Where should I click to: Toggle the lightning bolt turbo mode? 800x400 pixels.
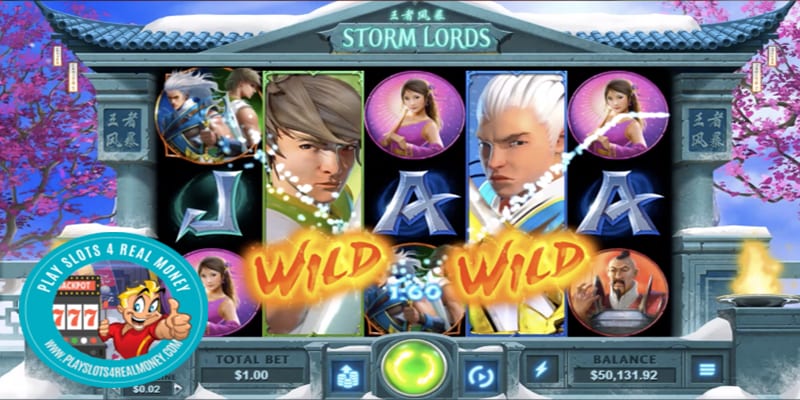tap(542, 369)
